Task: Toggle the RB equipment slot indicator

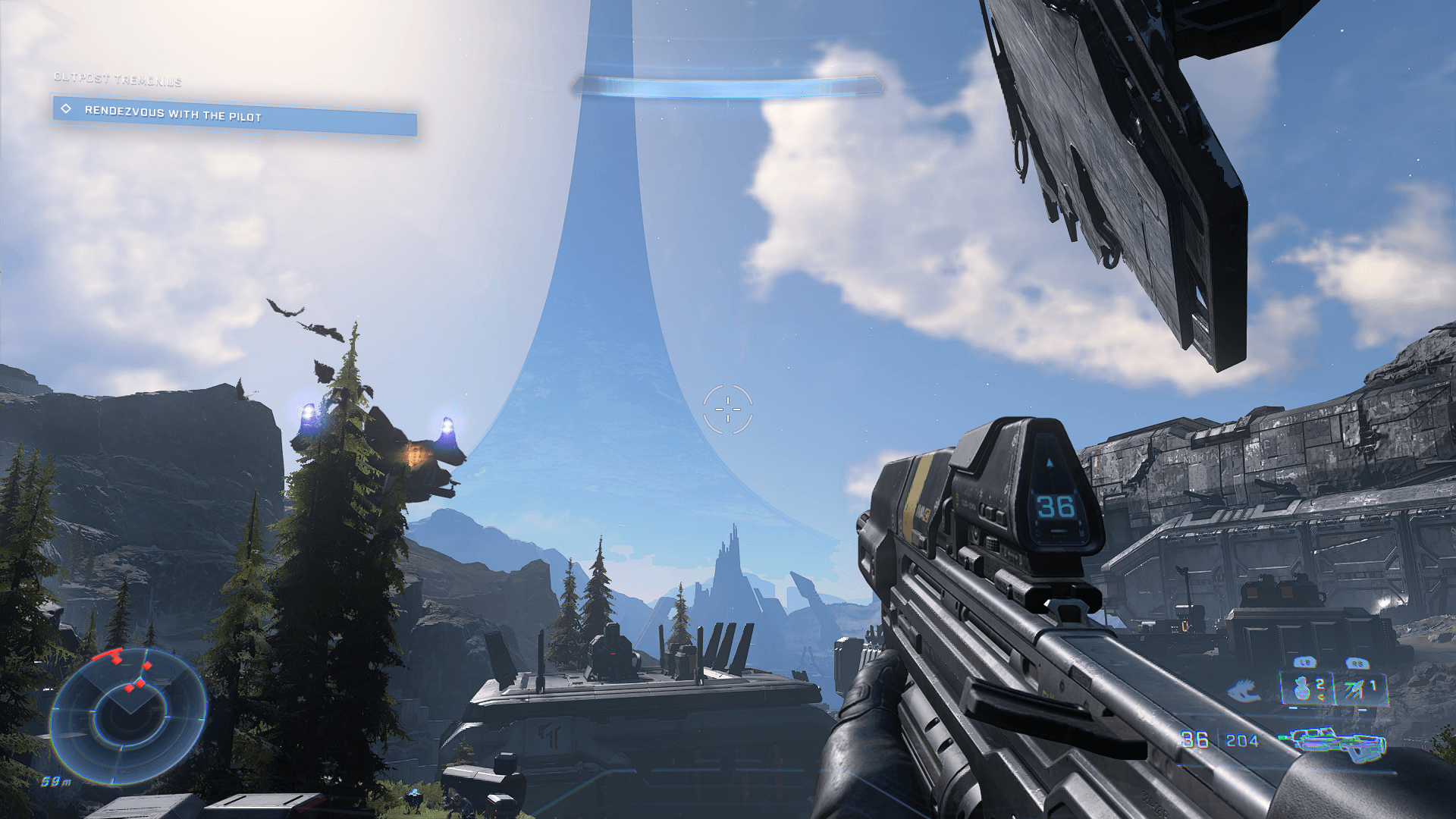Action: click(x=1357, y=663)
